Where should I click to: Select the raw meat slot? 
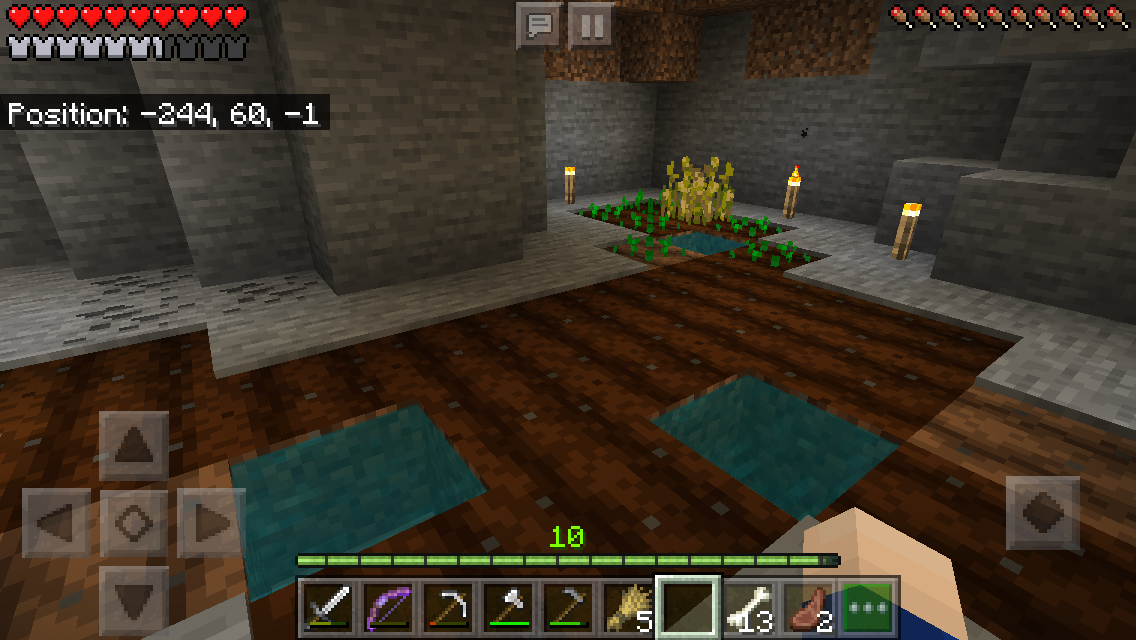click(808, 607)
